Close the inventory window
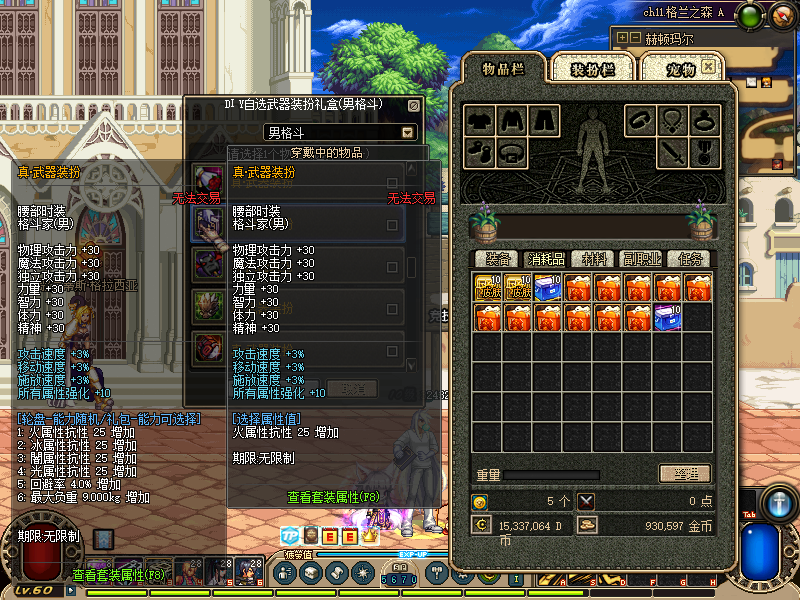 point(708,66)
